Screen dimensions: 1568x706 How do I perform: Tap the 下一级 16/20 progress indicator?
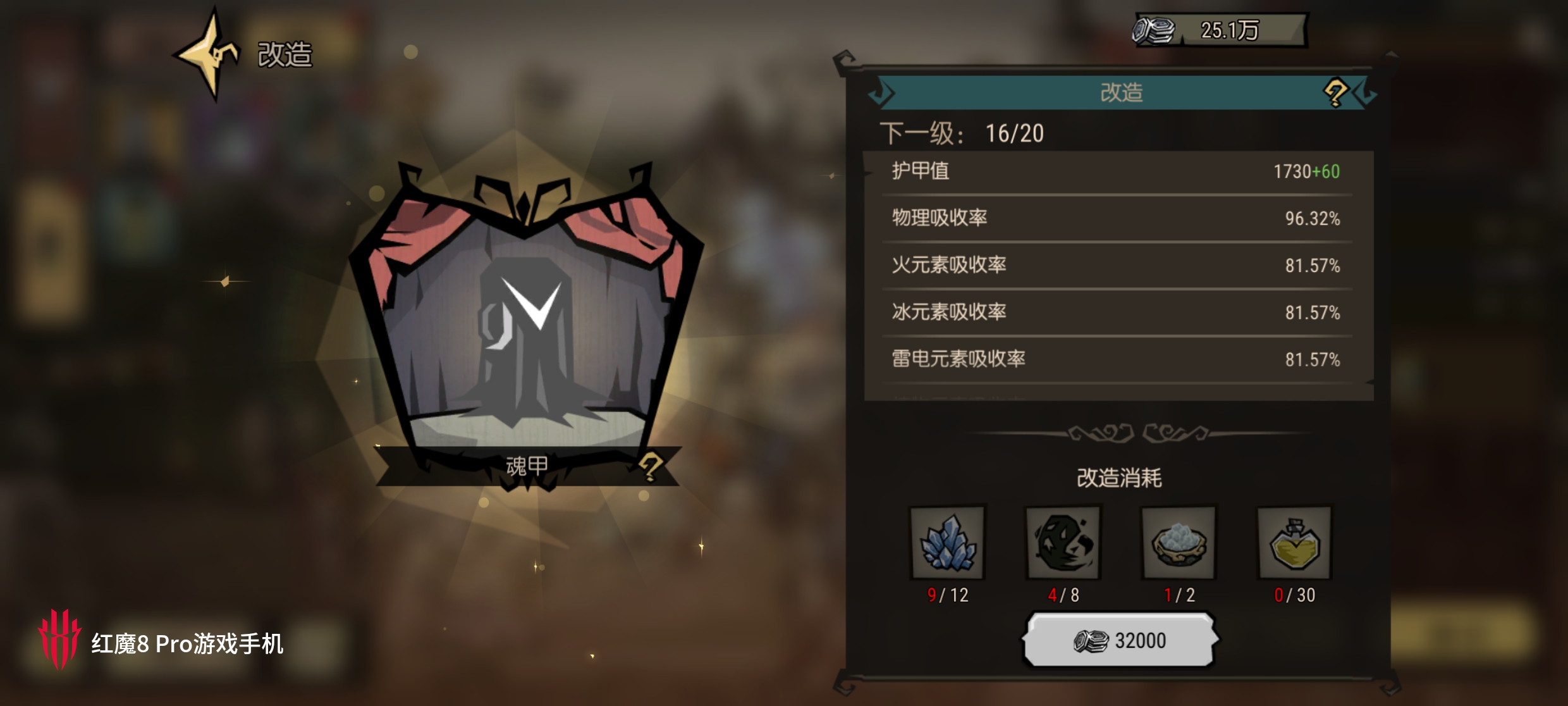(961, 133)
